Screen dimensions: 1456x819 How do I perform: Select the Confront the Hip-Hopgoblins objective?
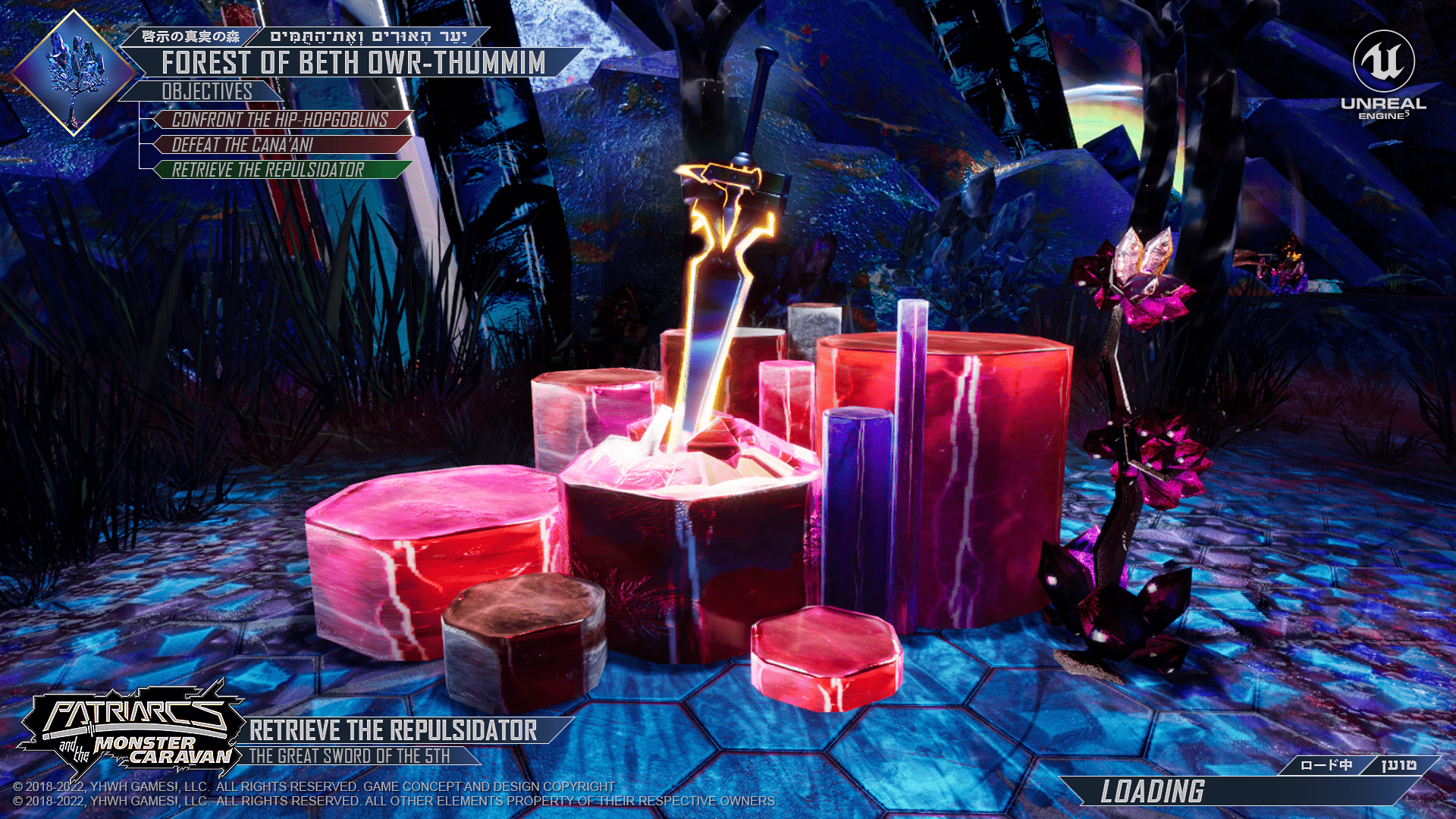tap(281, 120)
